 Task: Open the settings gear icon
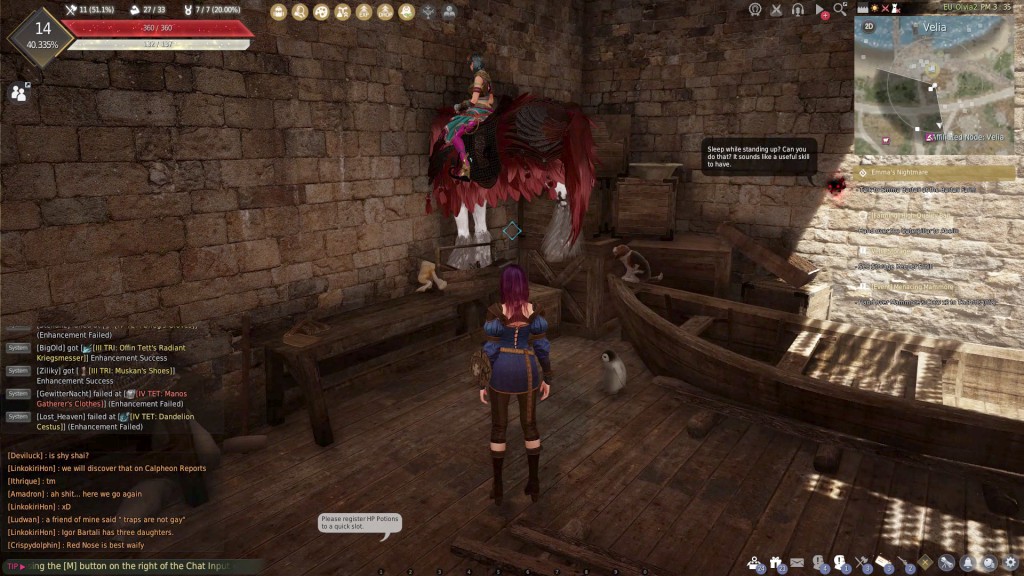1011,563
